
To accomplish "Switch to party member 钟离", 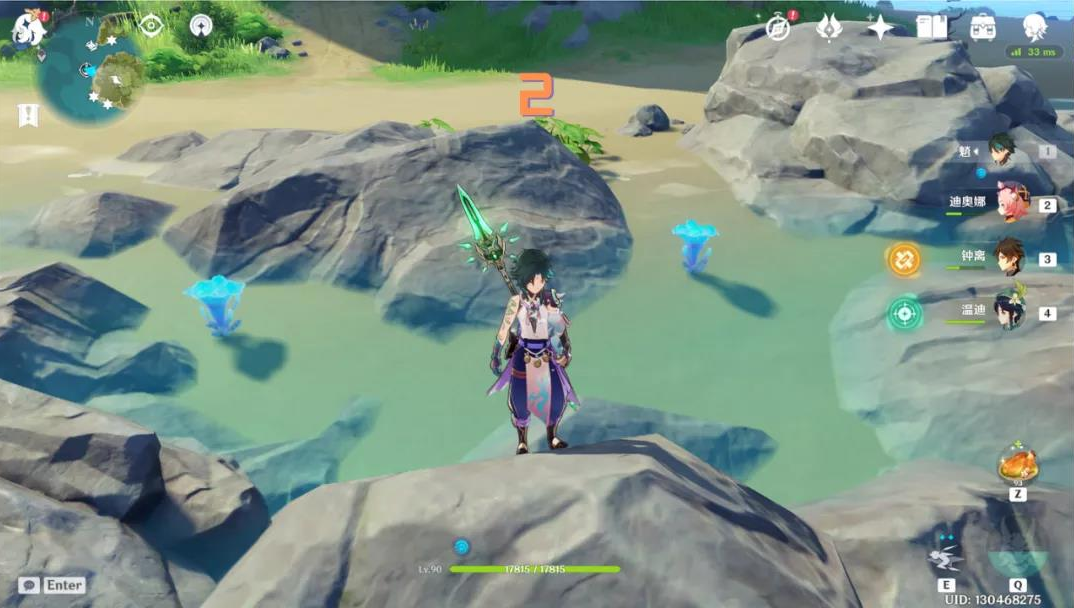I will (1010, 257).
